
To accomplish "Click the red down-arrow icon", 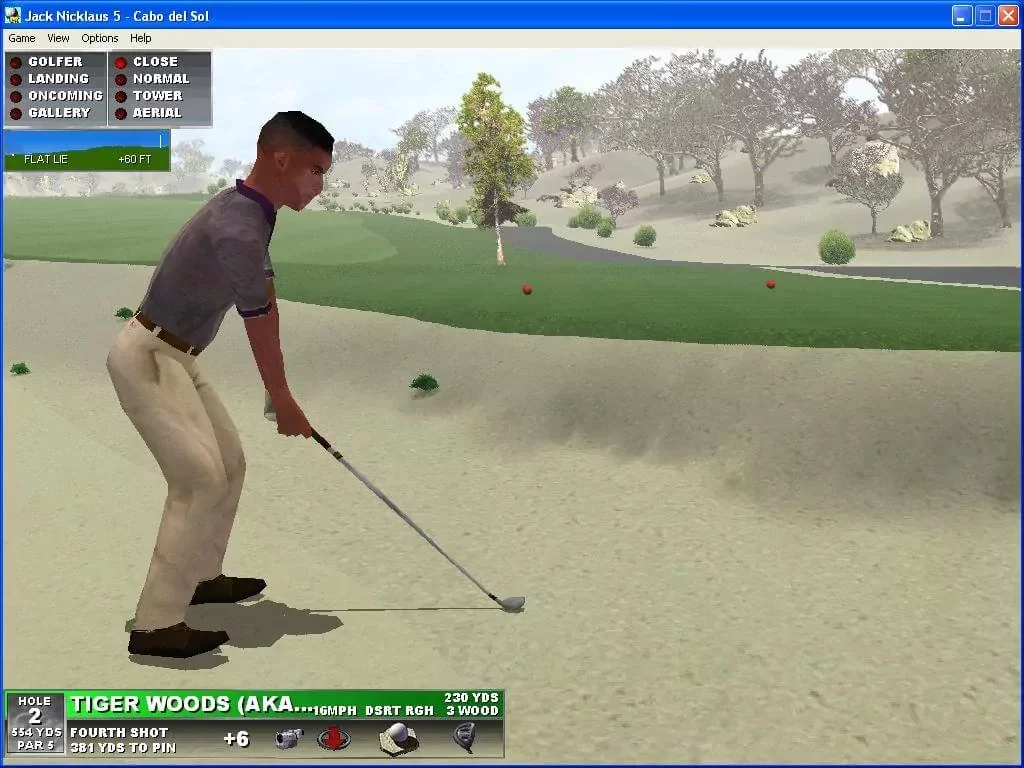I will pos(333,739).
